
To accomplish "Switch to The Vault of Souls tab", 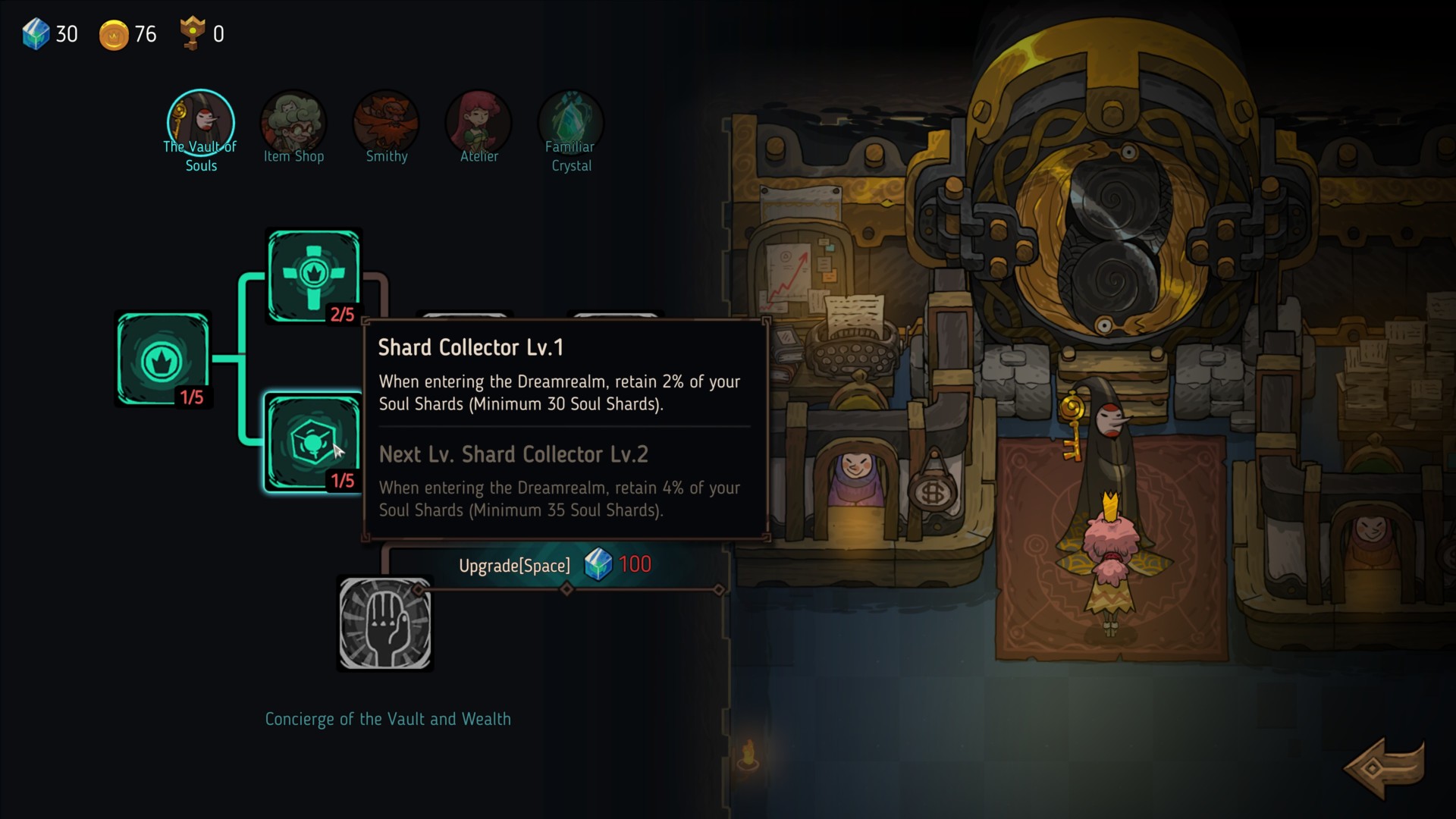I will tap(201, 124).
